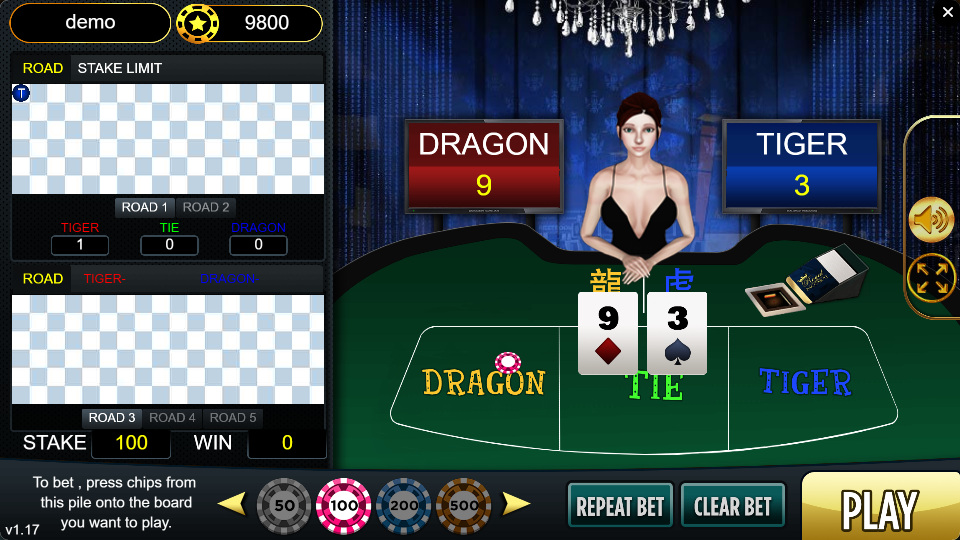The image size is (960, 540).
Task: Show higher chip values with right arrow
Action: pyautogui.click(x=516, y=503)
